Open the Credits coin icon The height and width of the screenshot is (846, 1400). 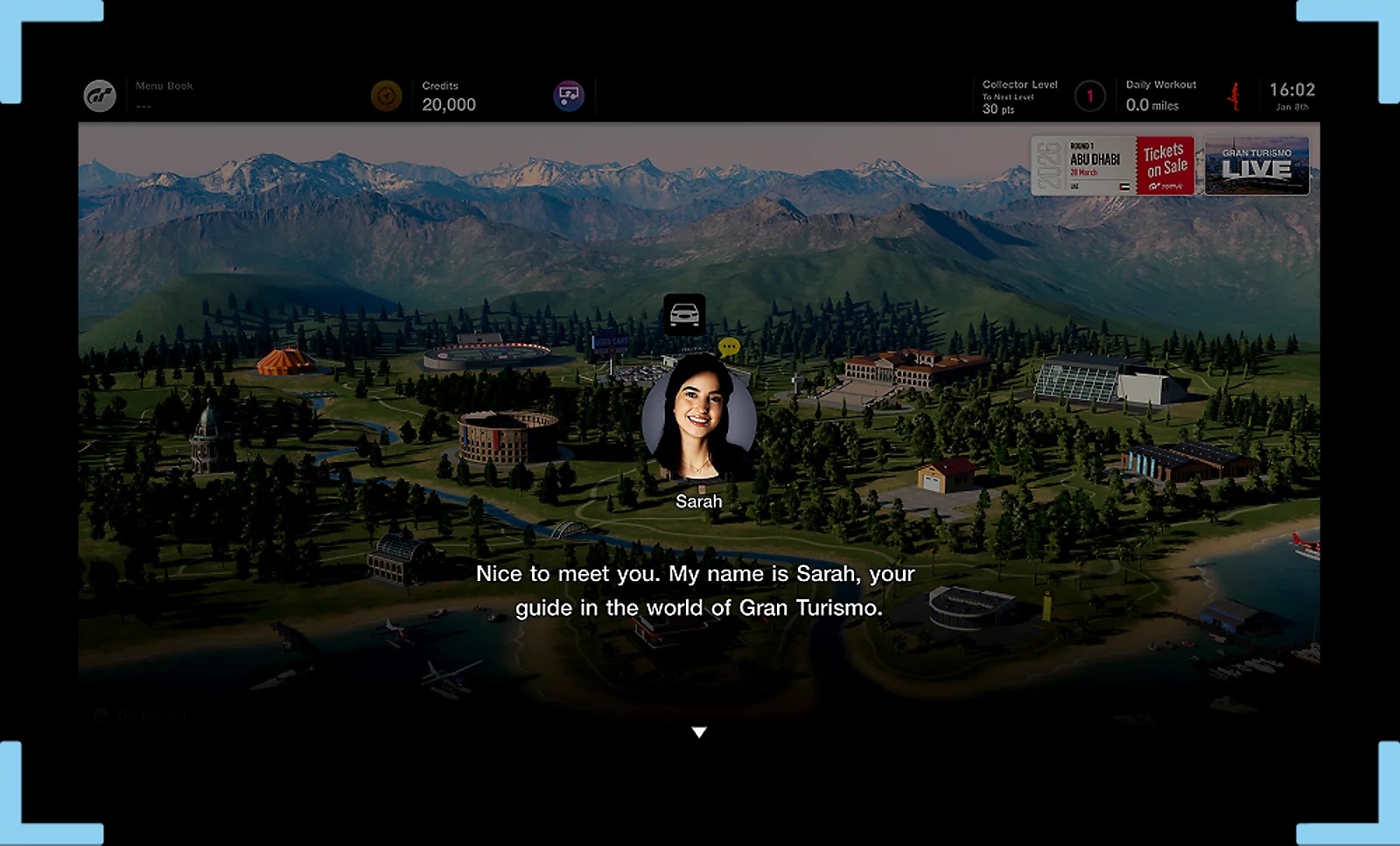pos(386,95)
